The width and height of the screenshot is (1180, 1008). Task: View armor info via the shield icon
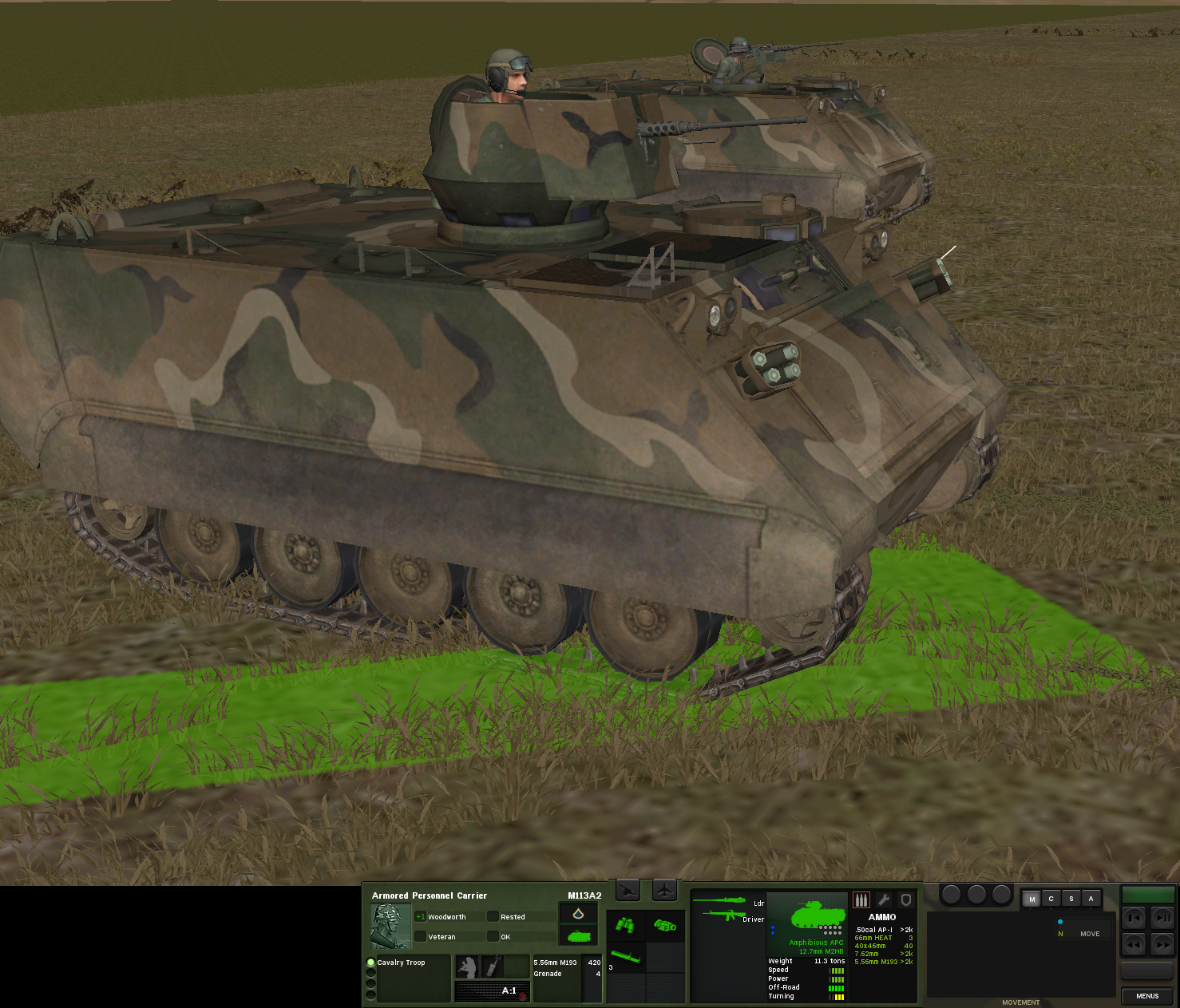click(907, 899)
